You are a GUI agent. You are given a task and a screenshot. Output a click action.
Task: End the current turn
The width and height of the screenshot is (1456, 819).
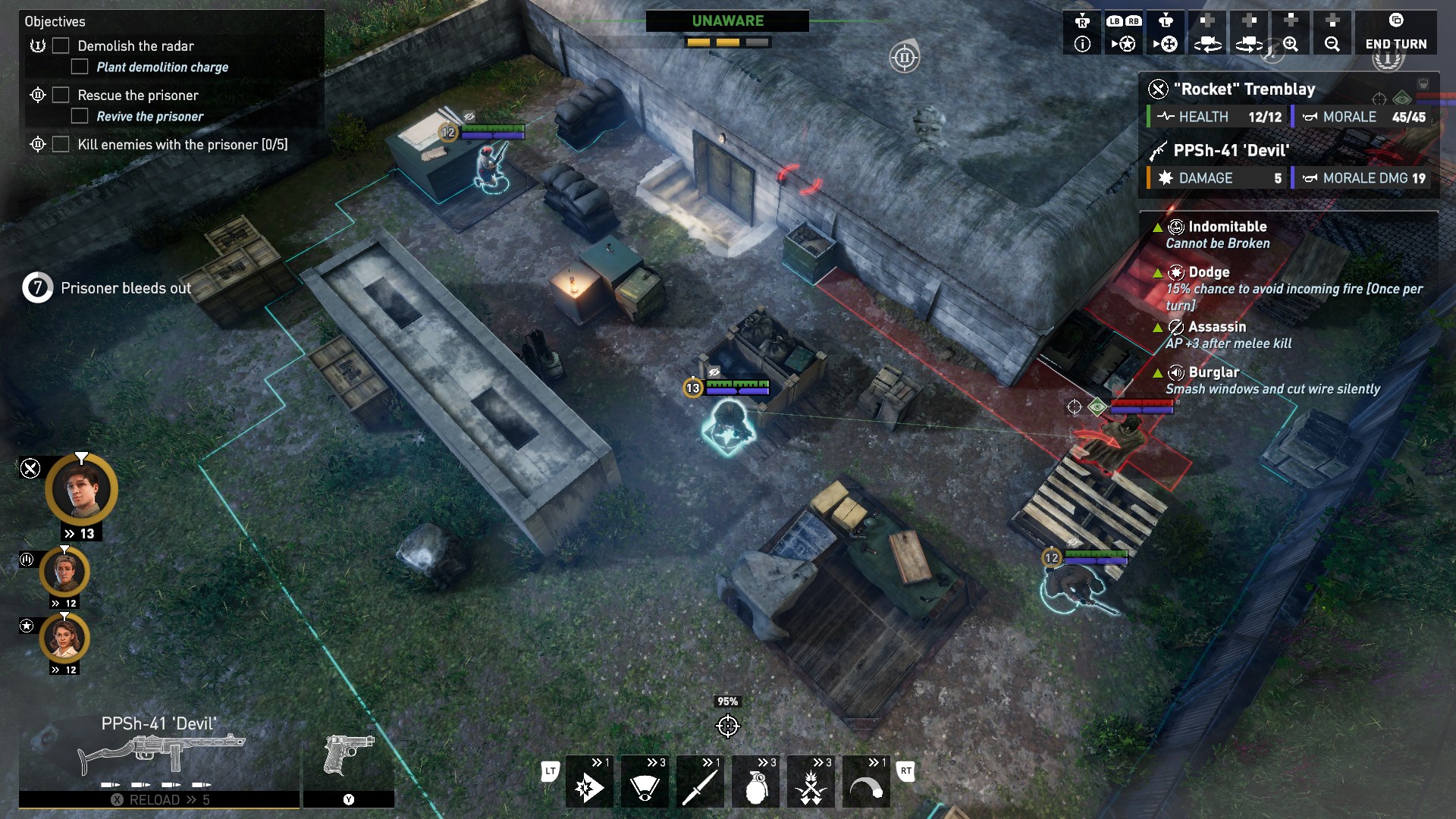click(1395, 34)
